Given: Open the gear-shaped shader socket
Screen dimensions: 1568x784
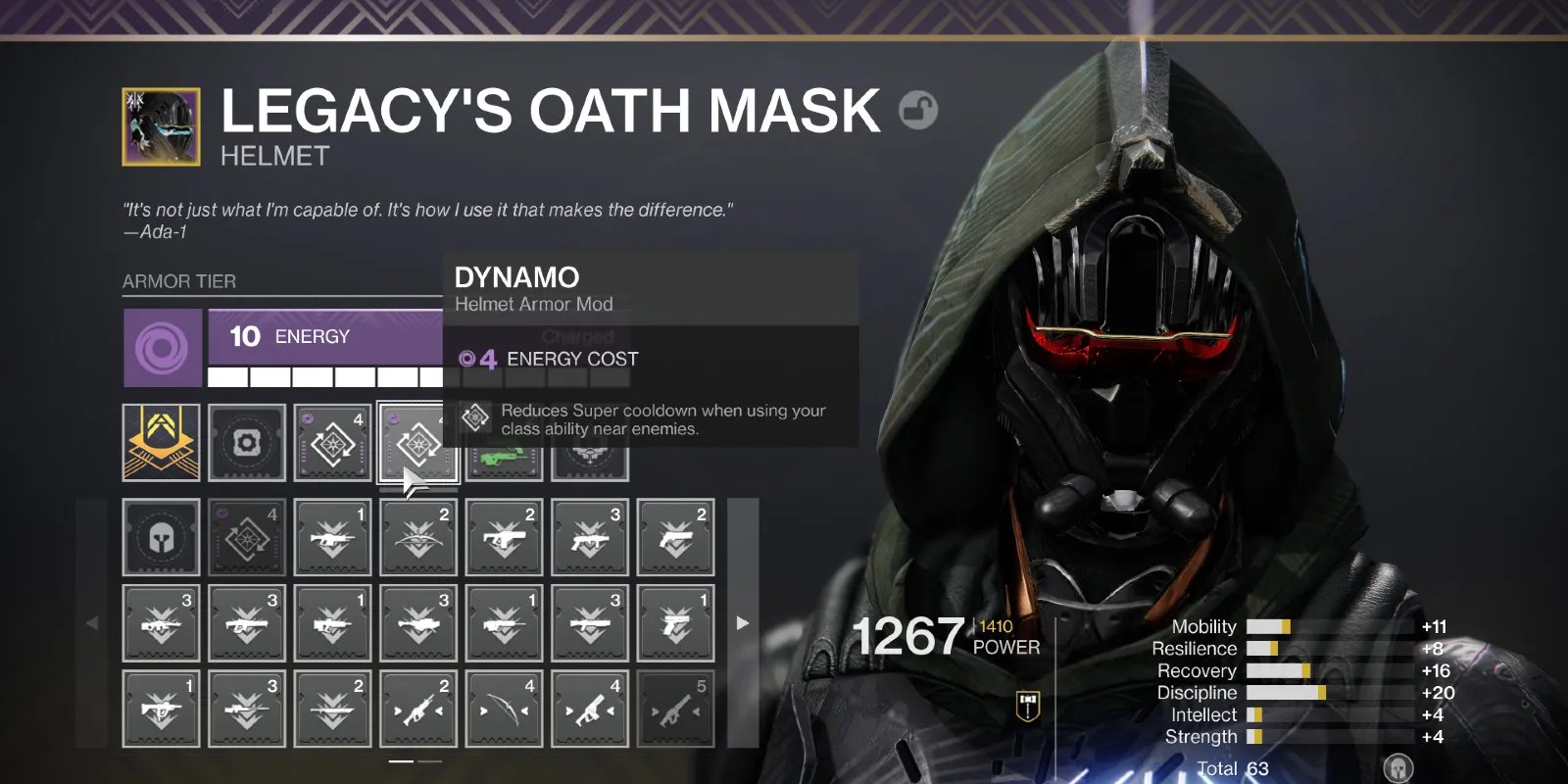Looking at the screenshot, I should click(x=247, y=443).
